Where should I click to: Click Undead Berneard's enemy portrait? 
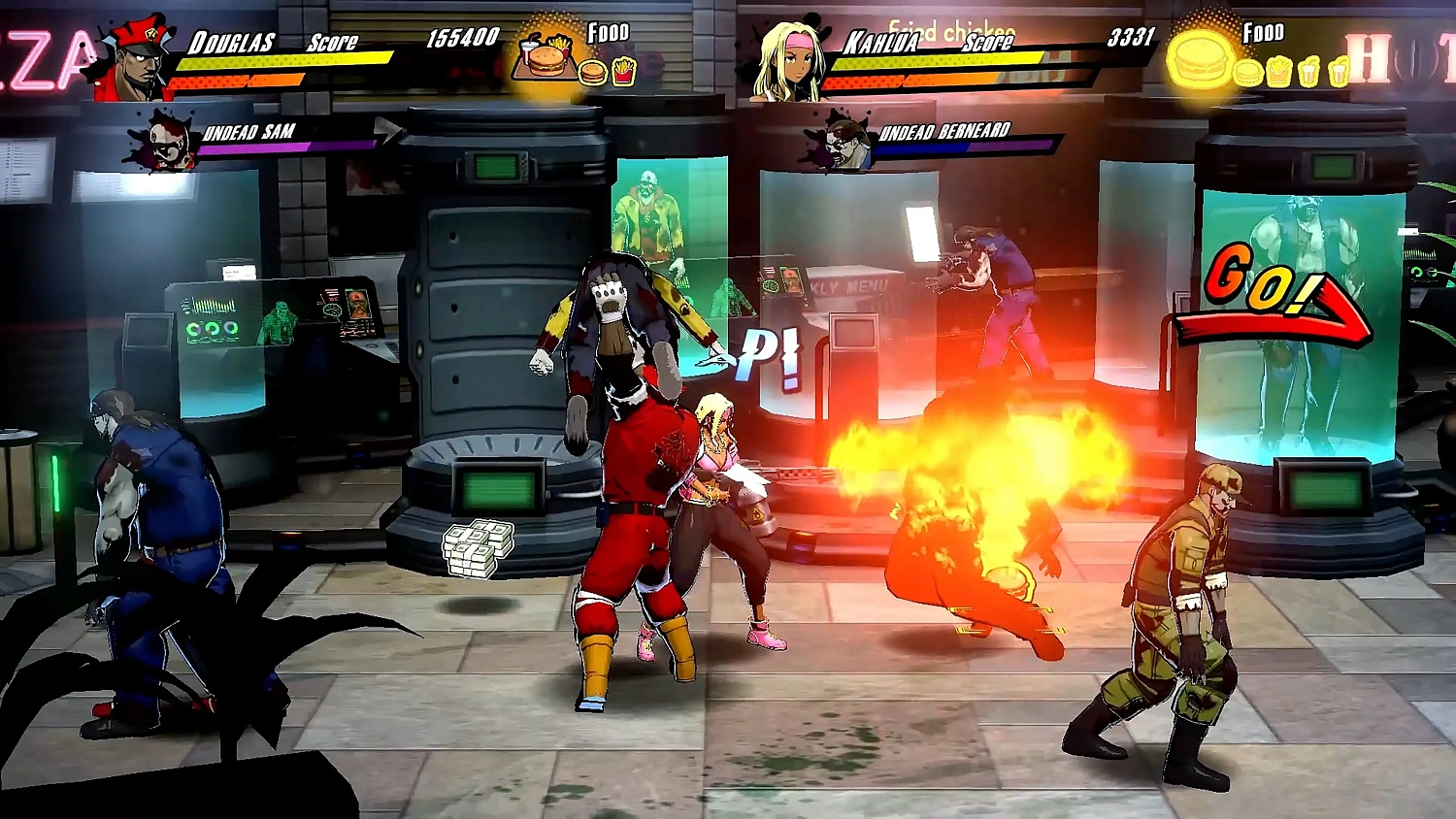point(843,144)
